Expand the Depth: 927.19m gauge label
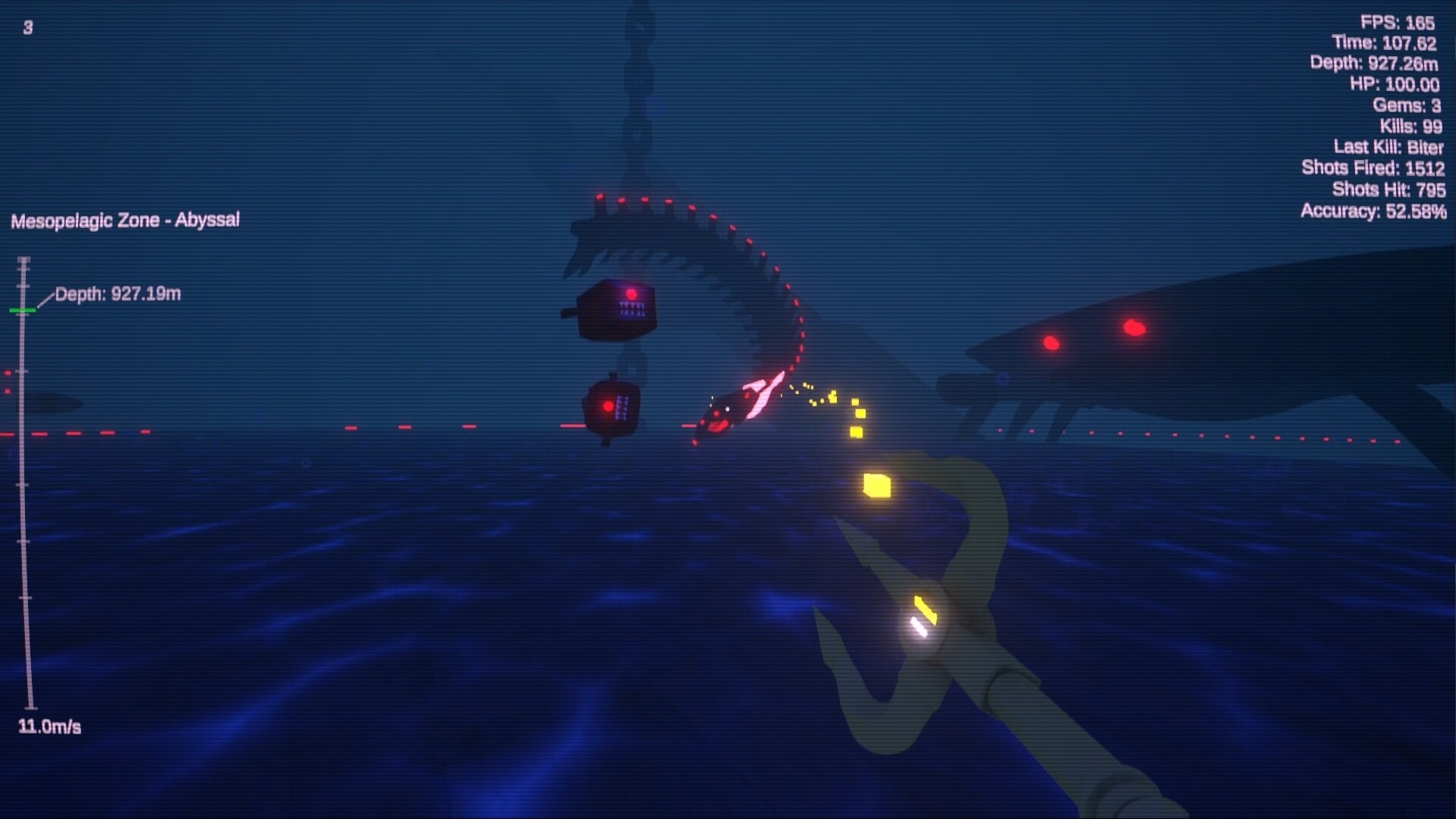This screenshot has height=819, width=1456. pyautogui.click(x=118, y=294)
